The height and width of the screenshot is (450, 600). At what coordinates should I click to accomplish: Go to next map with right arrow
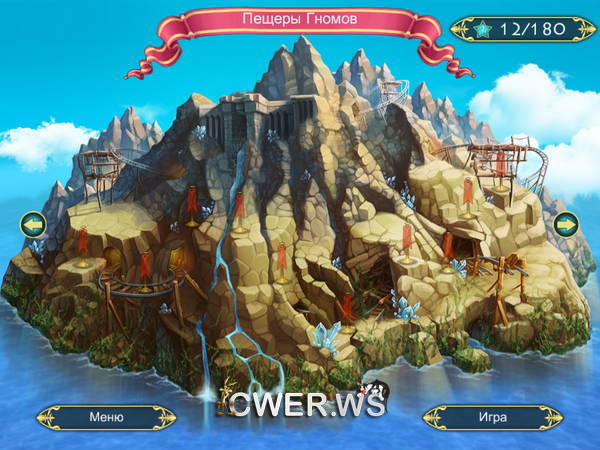566,222
